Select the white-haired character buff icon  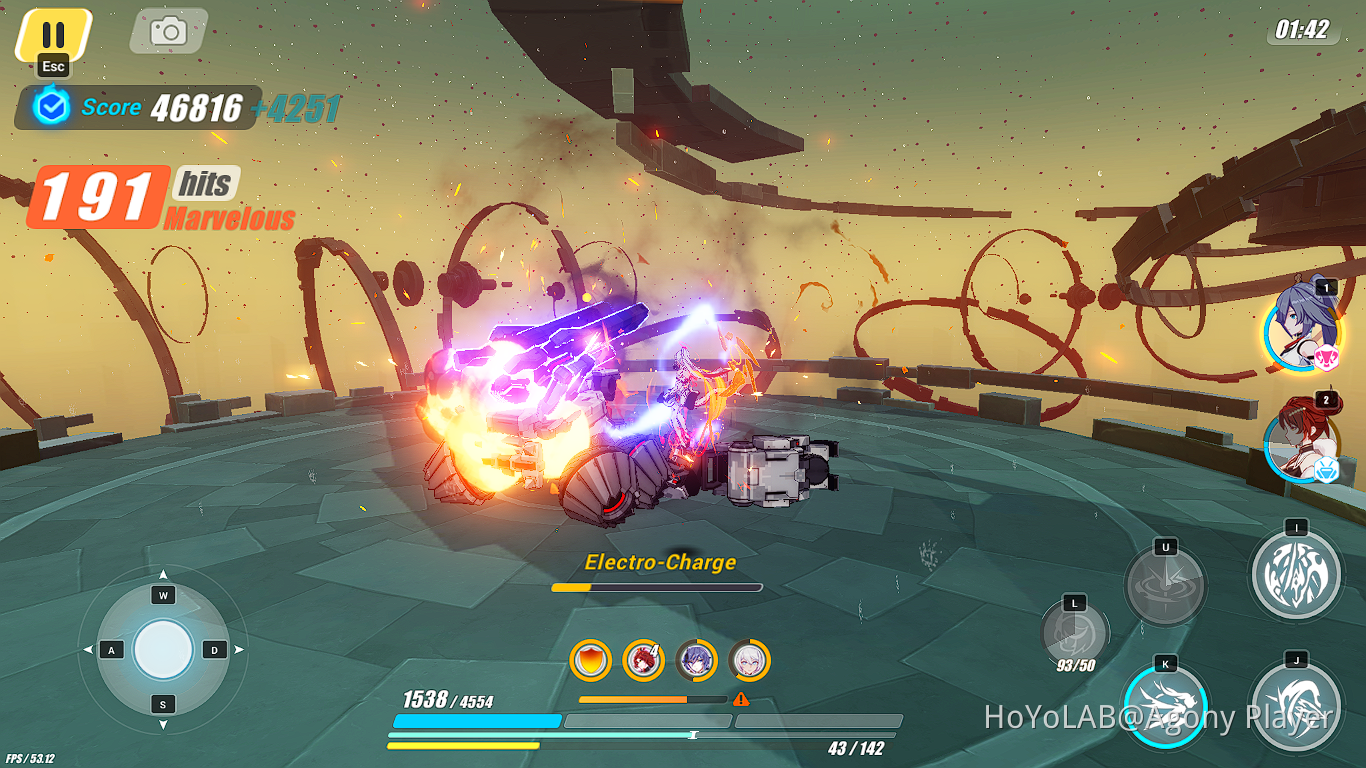tap(749, 660)
